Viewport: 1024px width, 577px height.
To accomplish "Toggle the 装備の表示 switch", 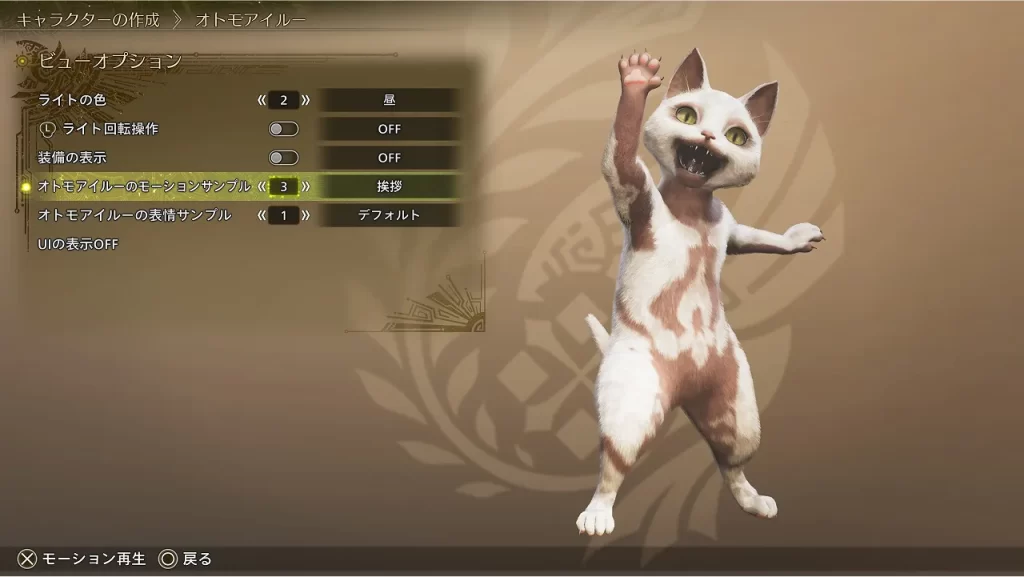I will point(284,158).
